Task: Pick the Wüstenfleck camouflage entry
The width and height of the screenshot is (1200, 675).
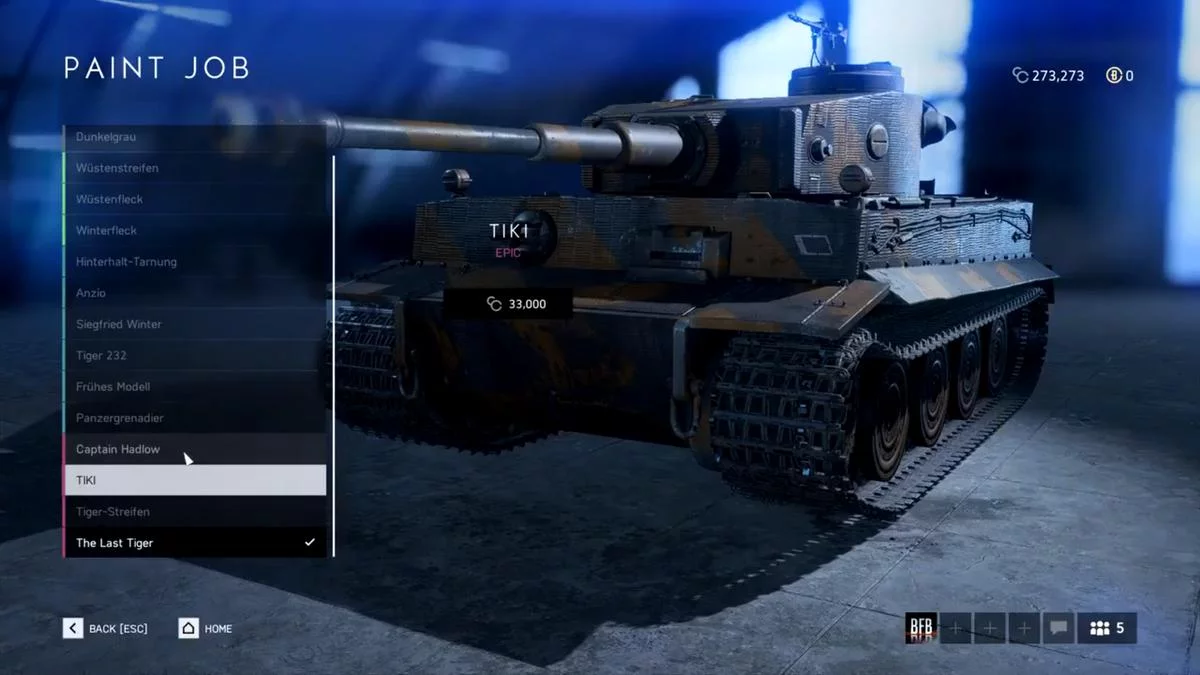Action: [195, 199]
